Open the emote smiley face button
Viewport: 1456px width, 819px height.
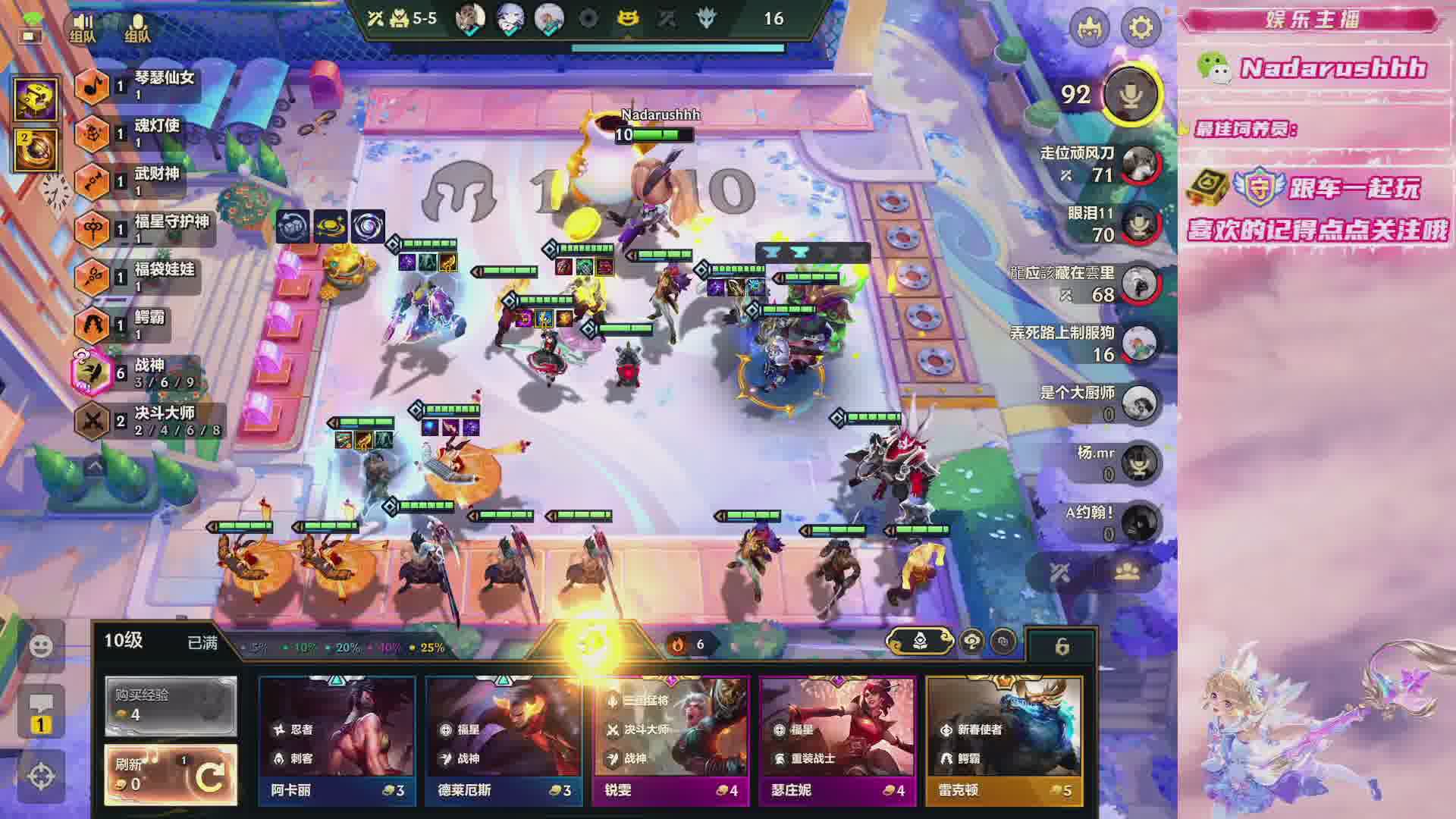41,645
